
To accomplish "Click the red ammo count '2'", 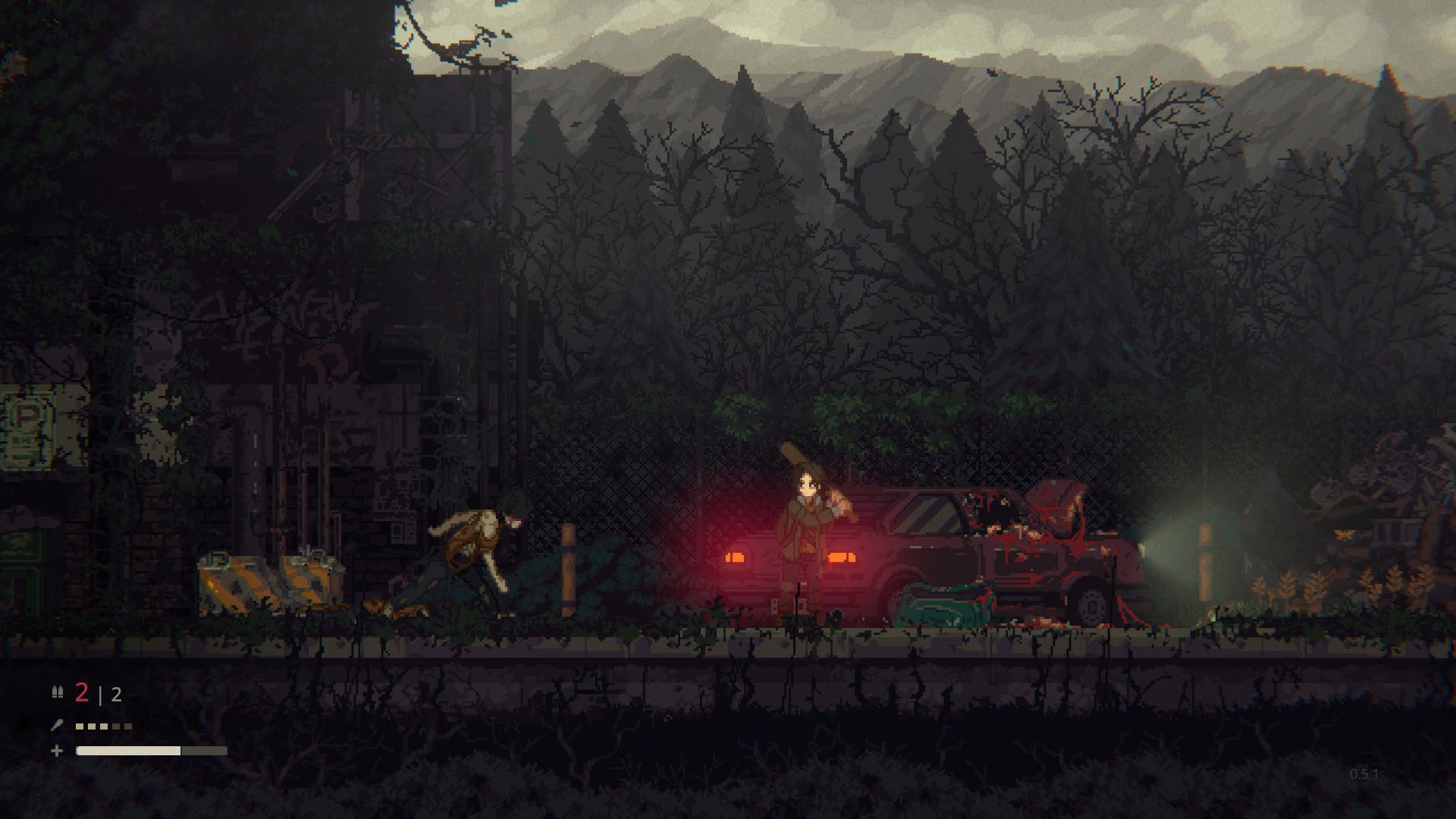I will [82, 692].
